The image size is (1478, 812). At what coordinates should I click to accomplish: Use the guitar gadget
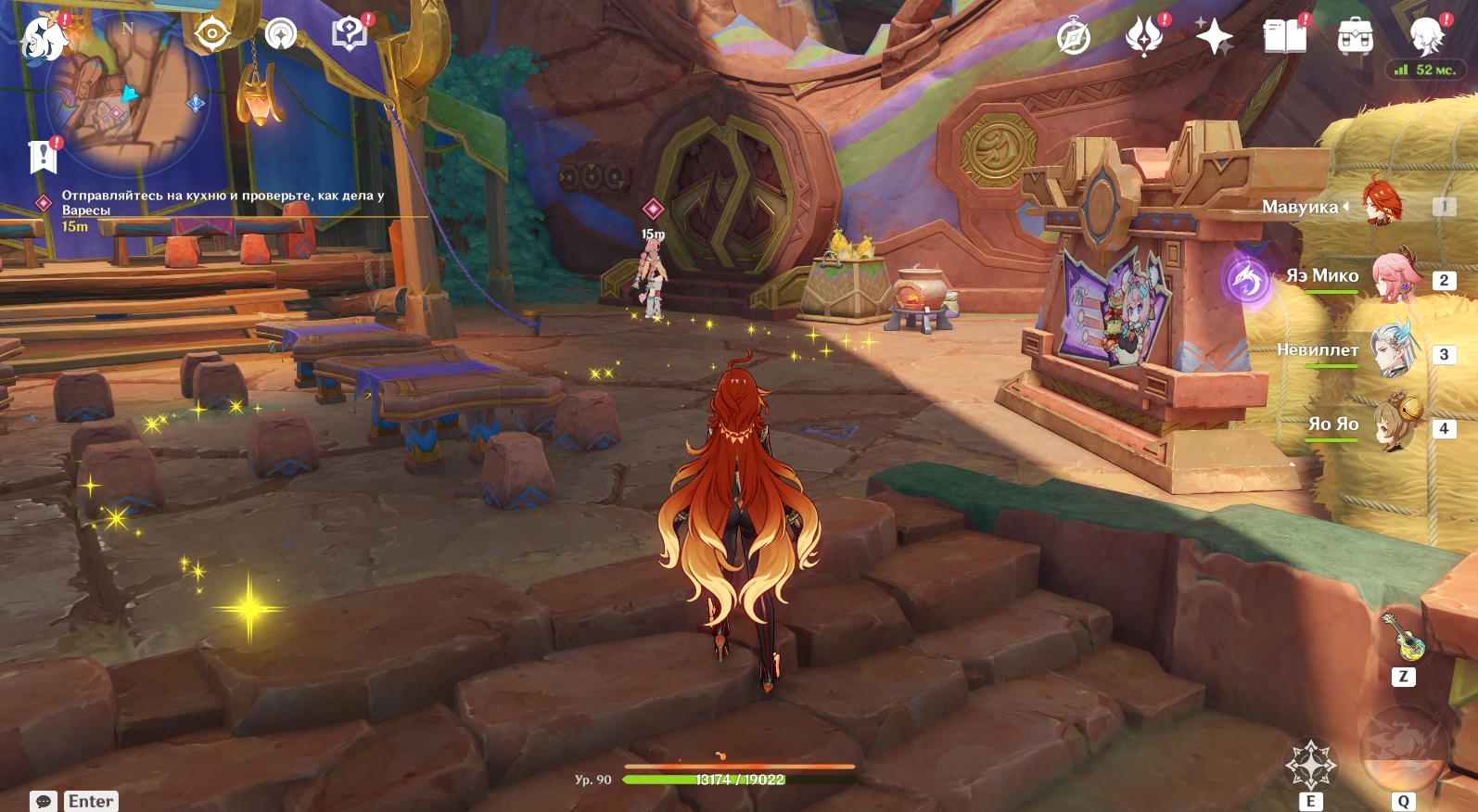point(1404,638)
